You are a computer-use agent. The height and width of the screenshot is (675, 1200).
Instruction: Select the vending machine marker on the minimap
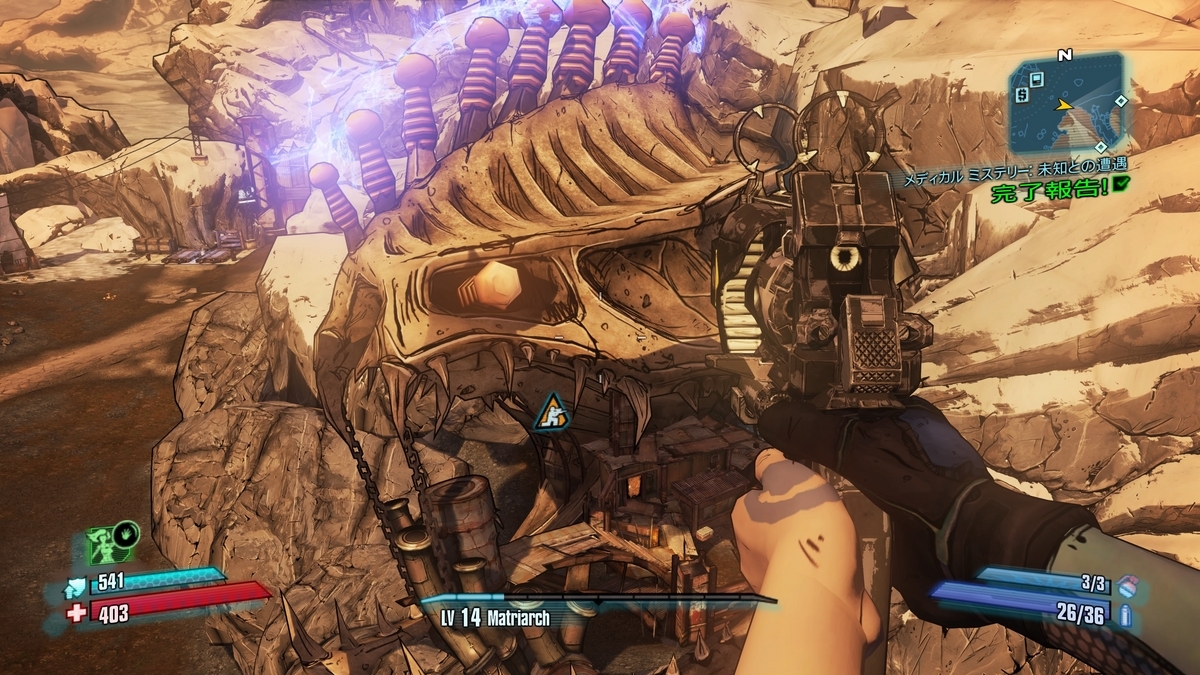1037,78
